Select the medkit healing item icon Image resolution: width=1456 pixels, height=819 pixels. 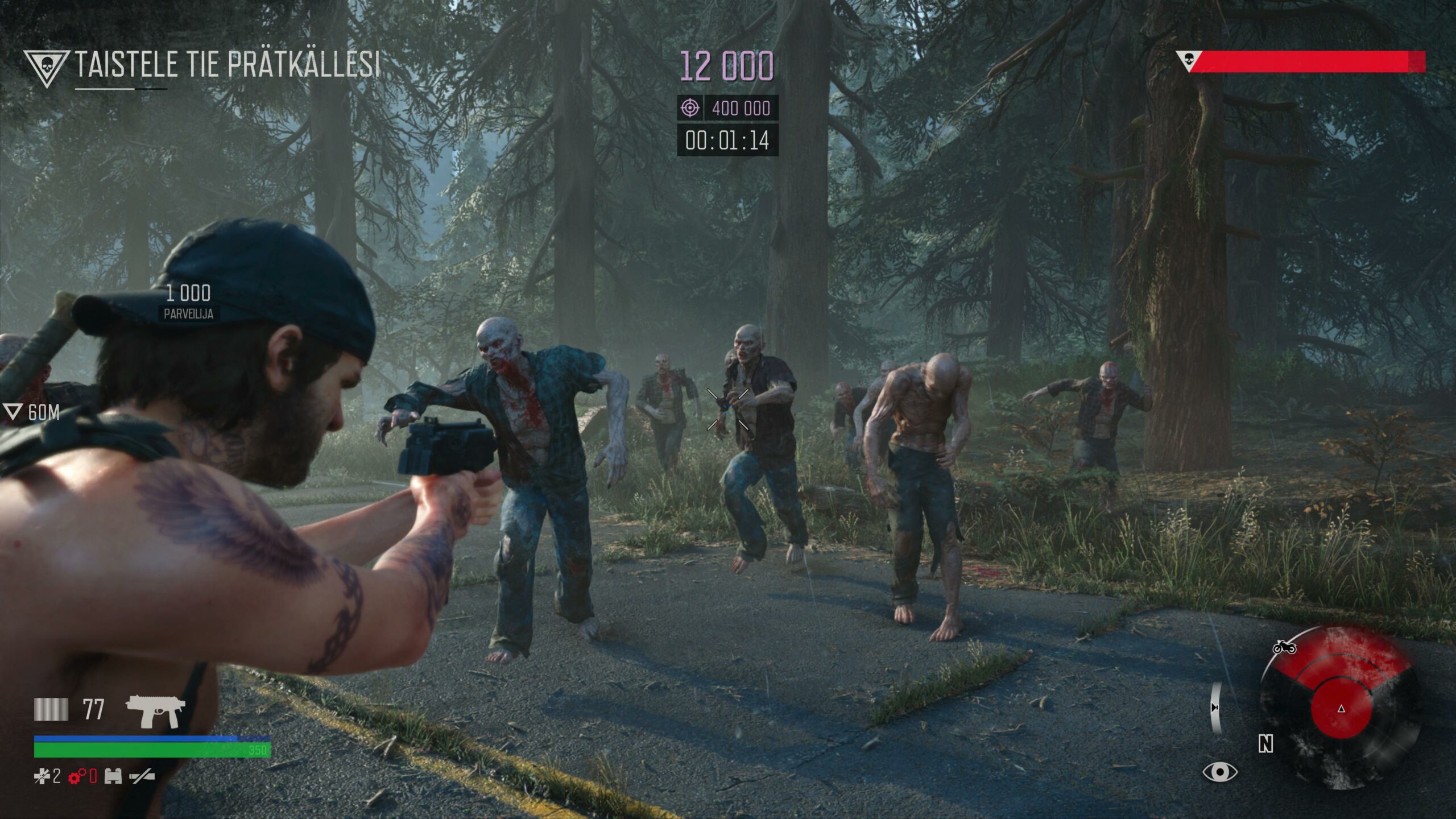(42, 776)
